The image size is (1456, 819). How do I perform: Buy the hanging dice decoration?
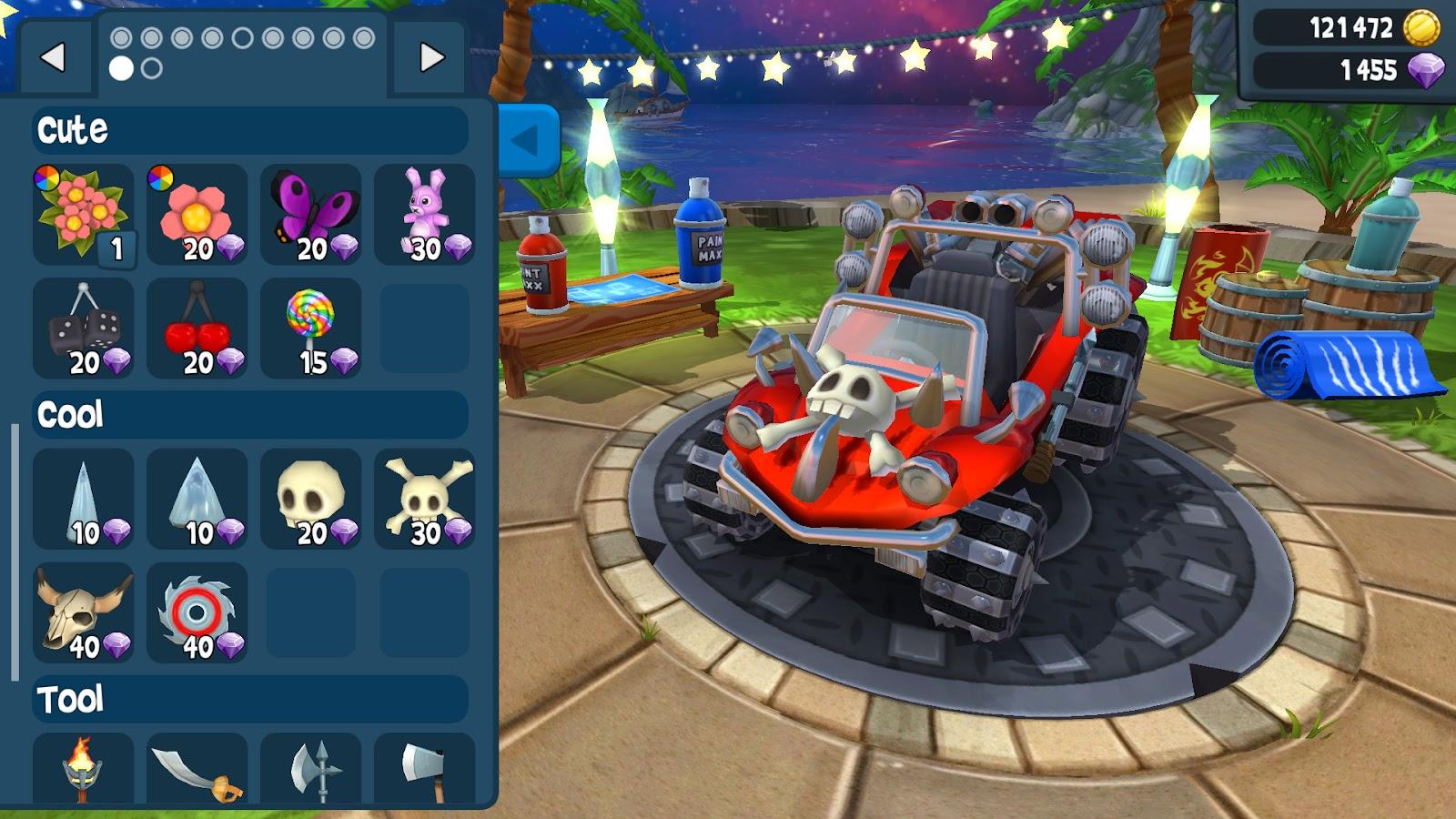[x=83, y=329]
